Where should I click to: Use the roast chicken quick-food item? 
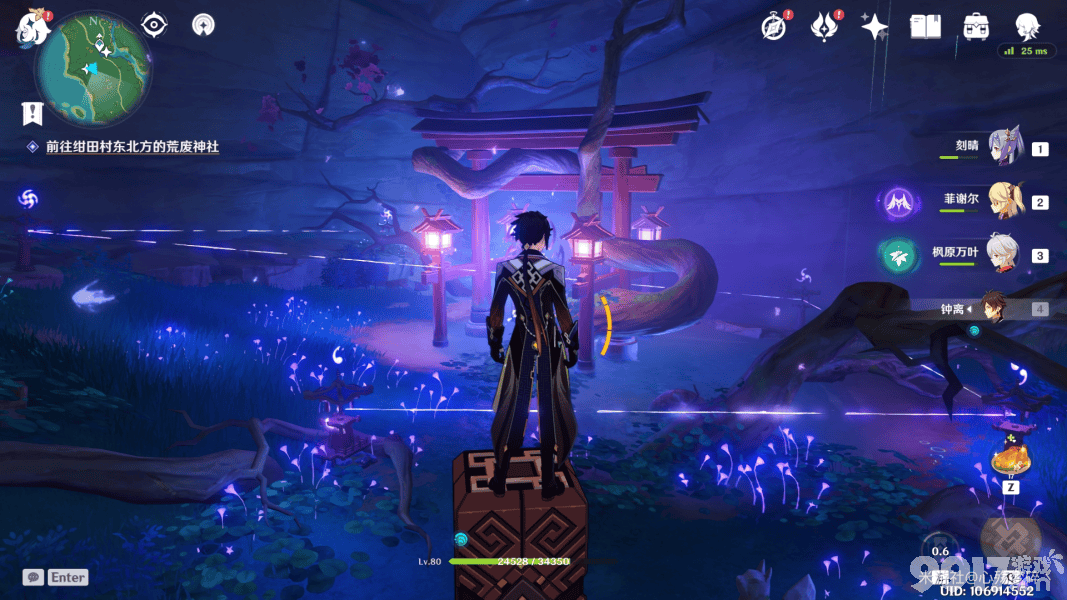pyautogui.click(x=1009, y=459)
